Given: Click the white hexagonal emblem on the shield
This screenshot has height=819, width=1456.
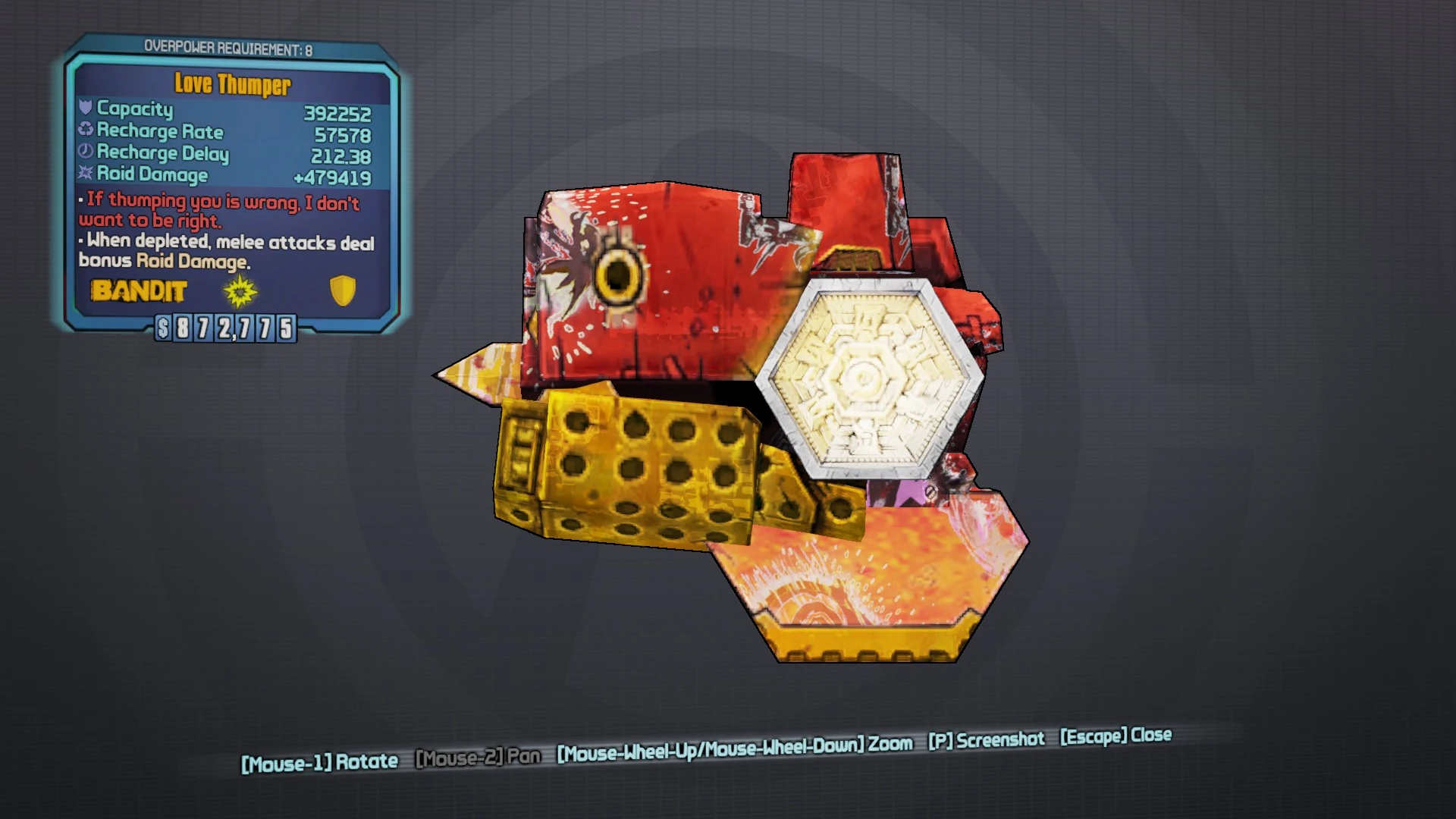Looking at the screenshot, I should pyautogui.click(x=868, y=377).
